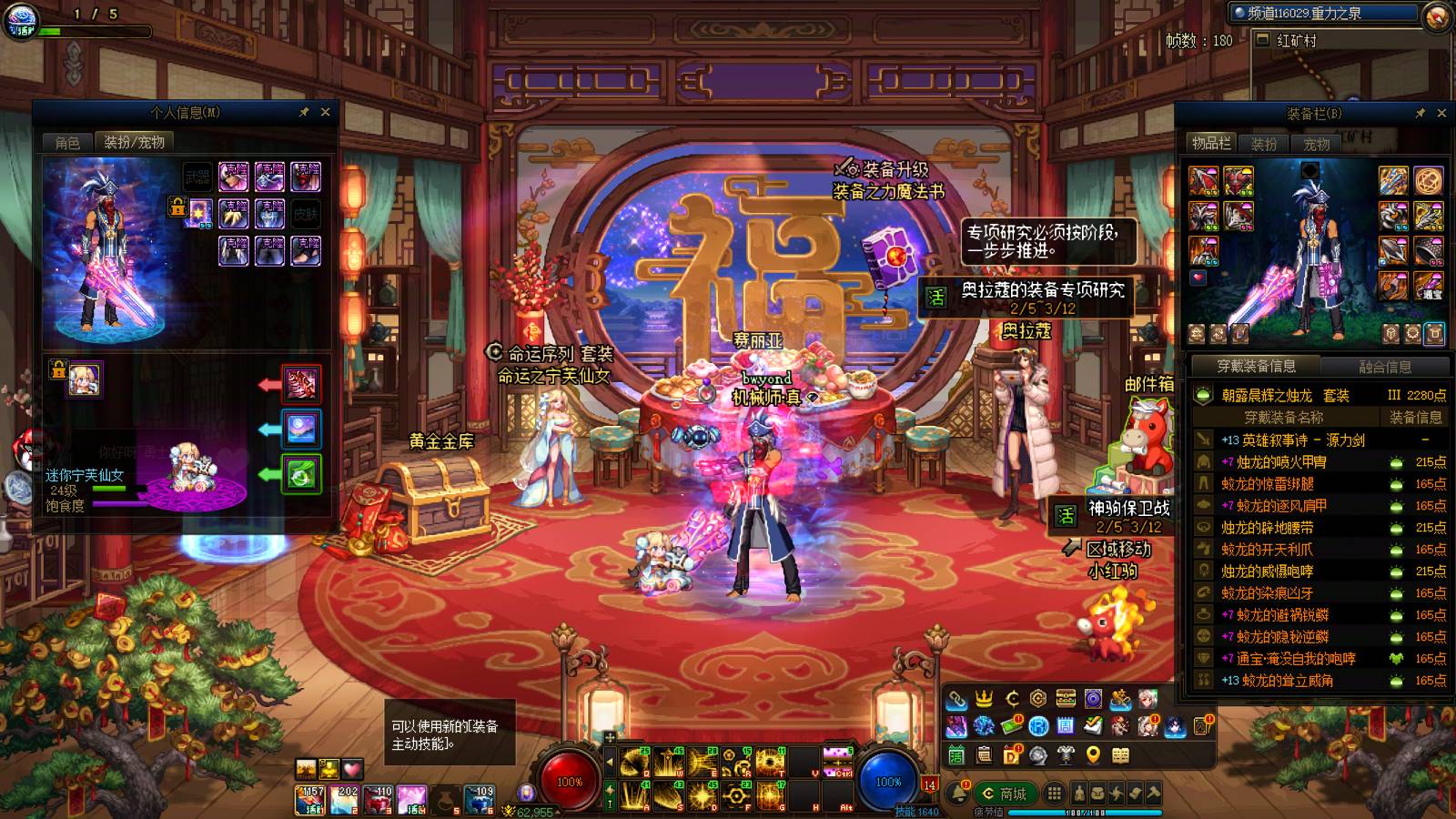The height and width of the screenshot is (819, 1456).
Task: Open the grid menu button beside 商城
Action: [x=1054, y=794]
